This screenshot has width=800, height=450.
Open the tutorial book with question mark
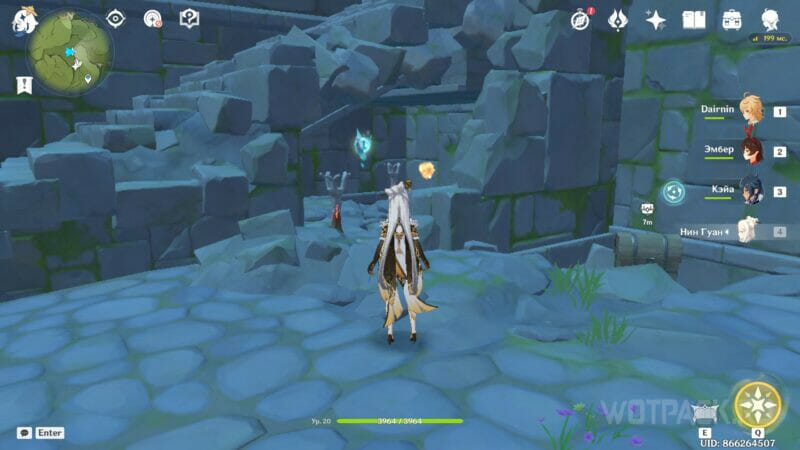point(188,18)
